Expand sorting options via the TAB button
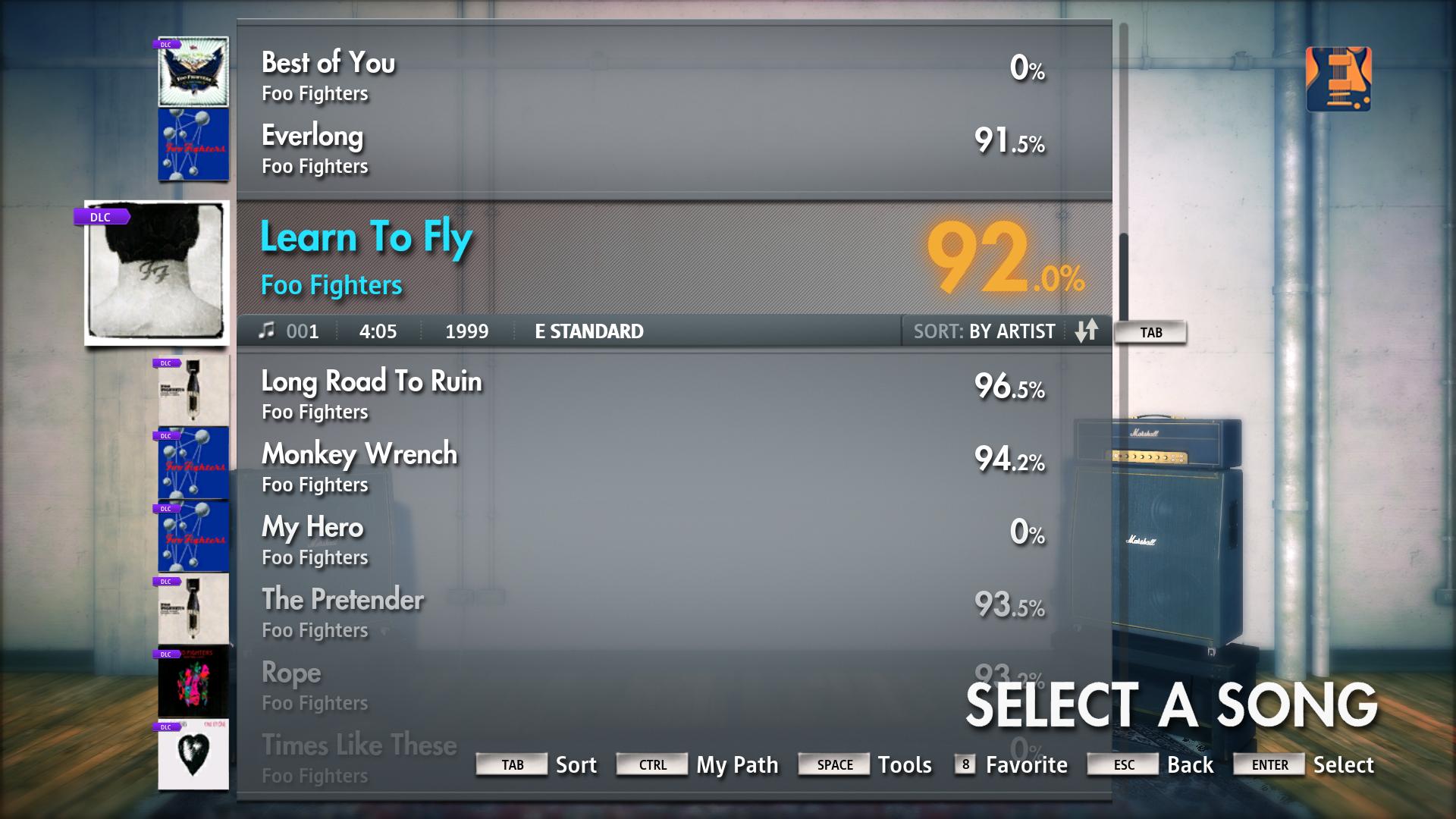Image resolution: width=1456 pixels, height=819 pixels. coord(1150,331)
